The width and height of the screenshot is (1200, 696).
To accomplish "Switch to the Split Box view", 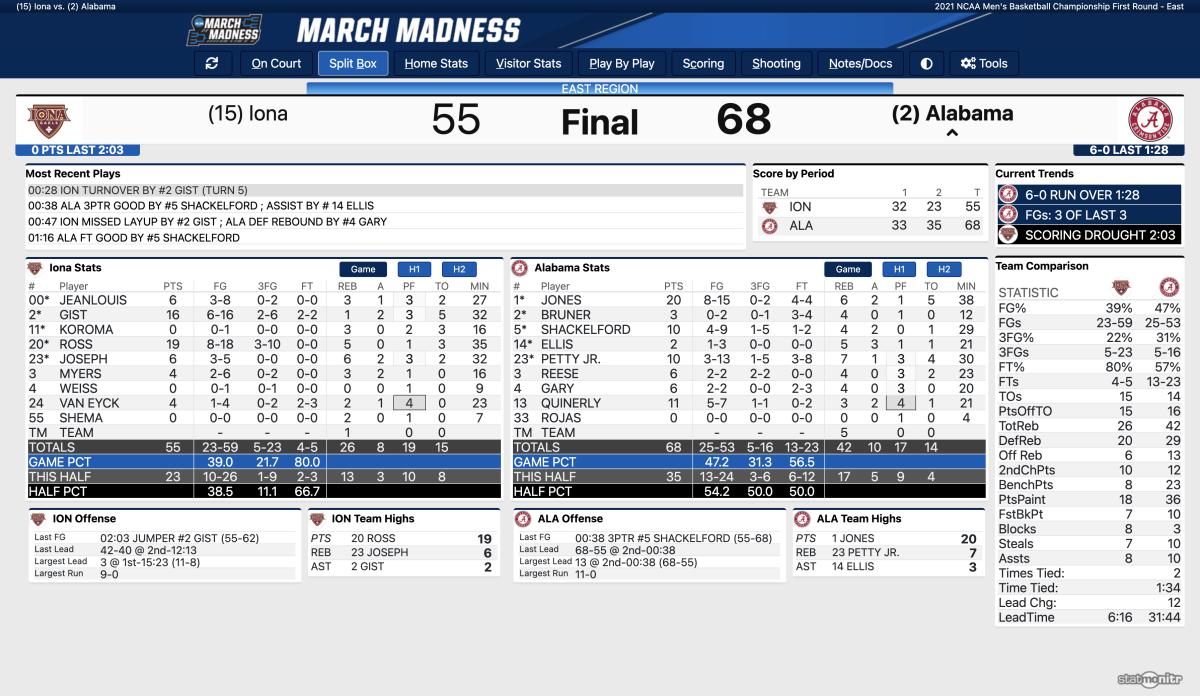I will click(353, 63).
